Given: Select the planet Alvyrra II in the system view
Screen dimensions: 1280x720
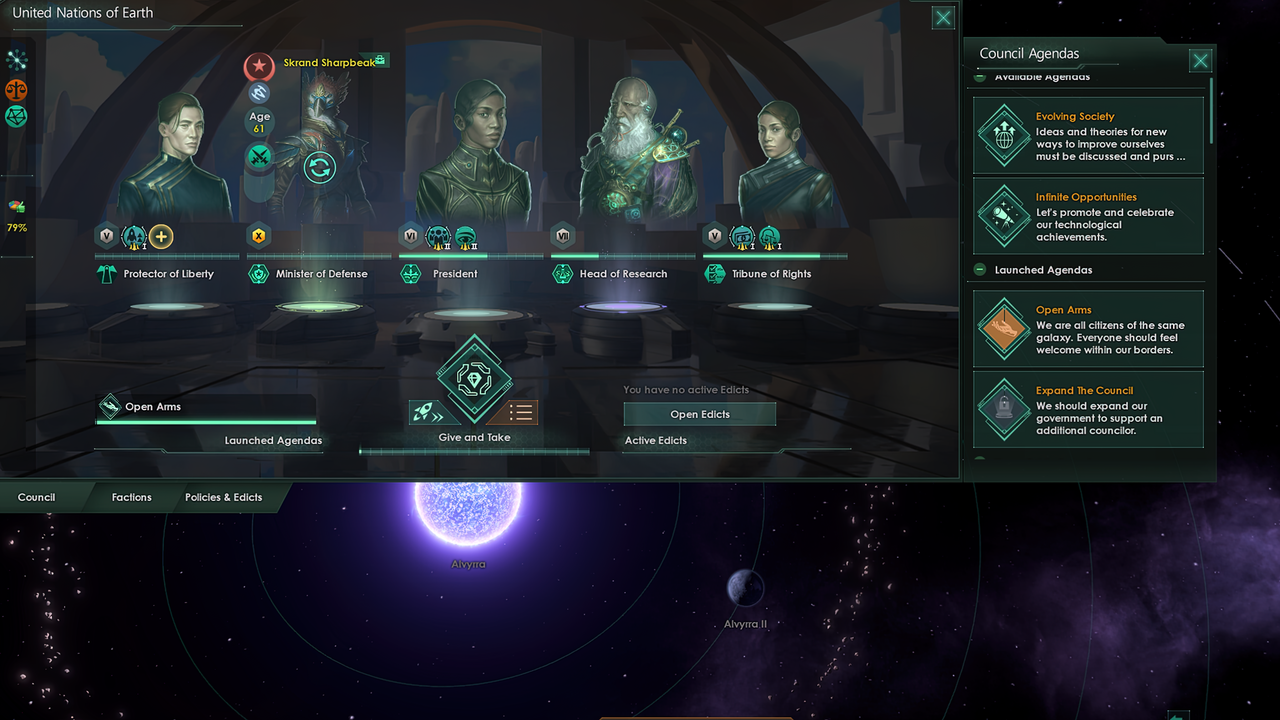Looking at the screenshot, I should point(745,588).
